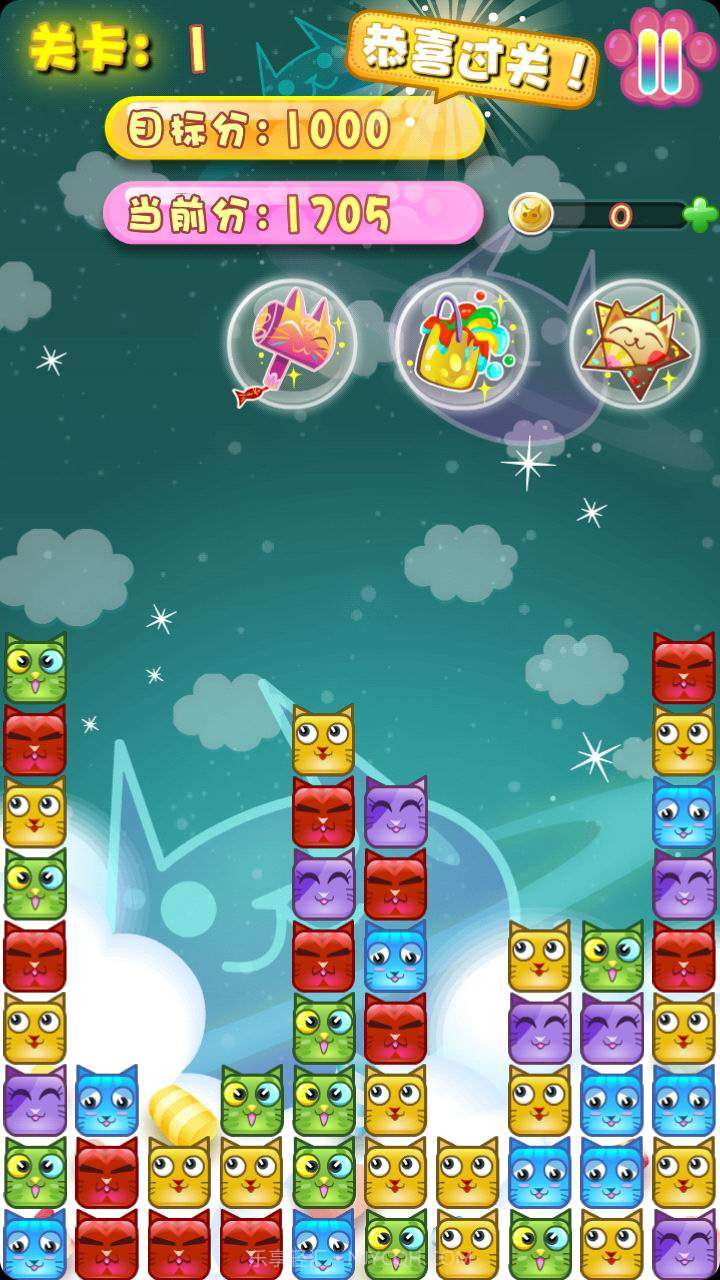720x1280 pixels.
Task: Pop the yellow cat topping the tallest middle column
Action: click(323, 741)
